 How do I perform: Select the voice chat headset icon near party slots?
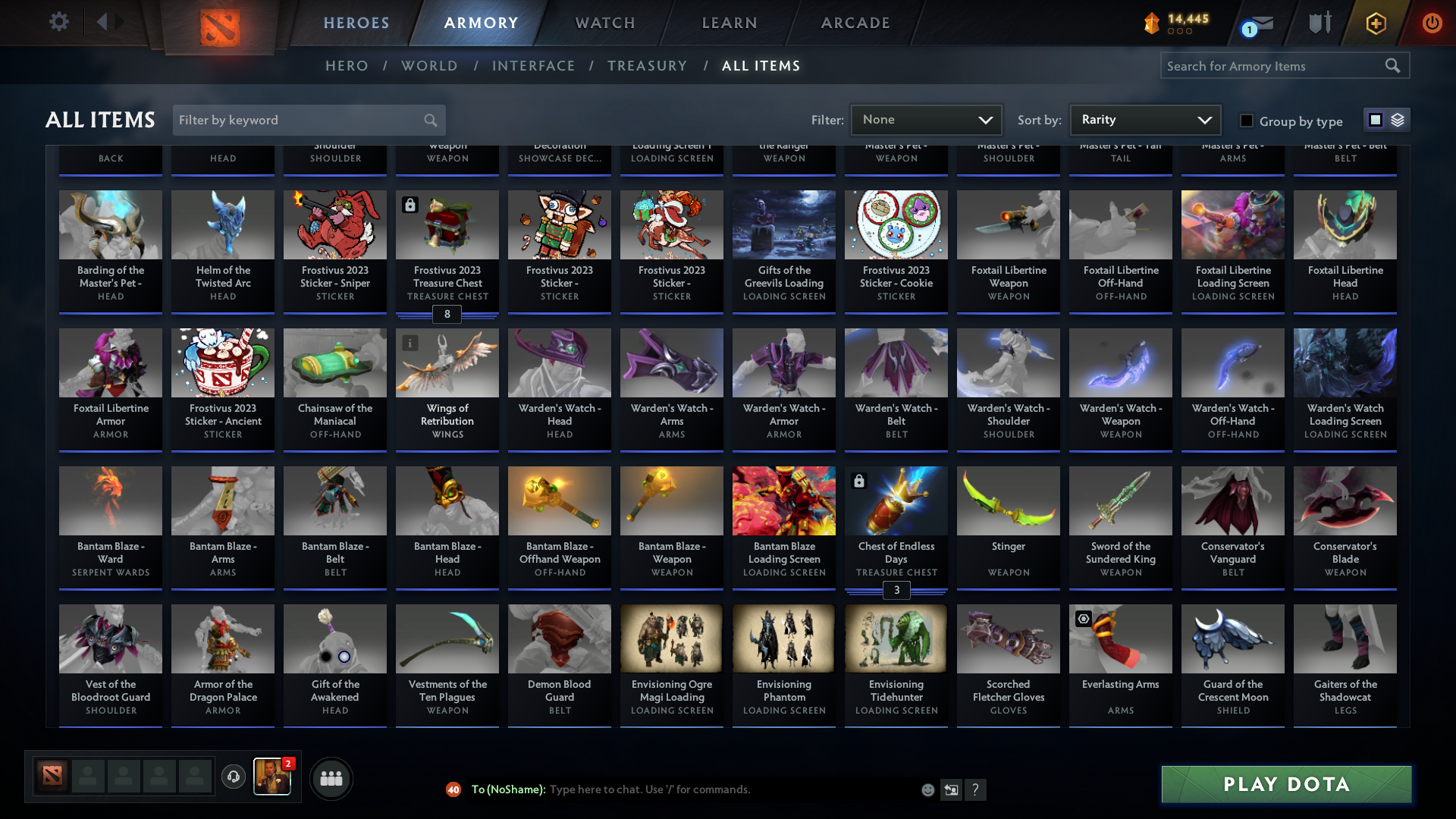tap(234, 777)
